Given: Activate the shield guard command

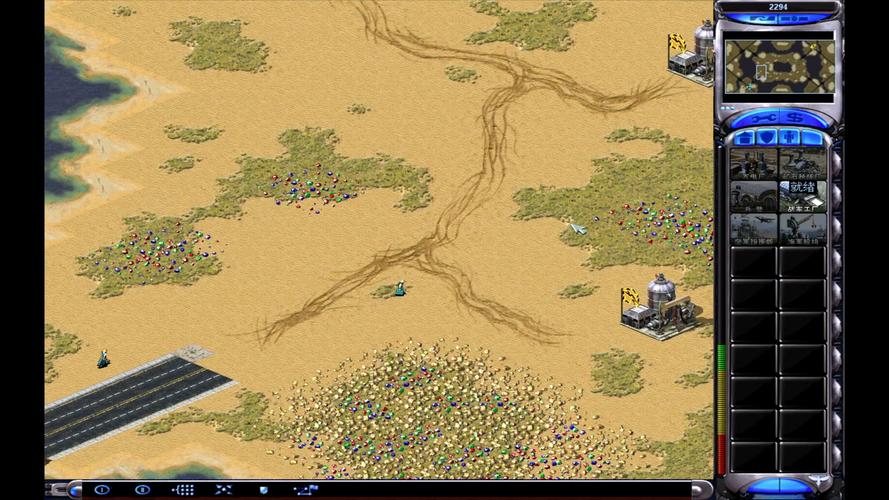Looking at the screenshot, I should coord(264,490).
